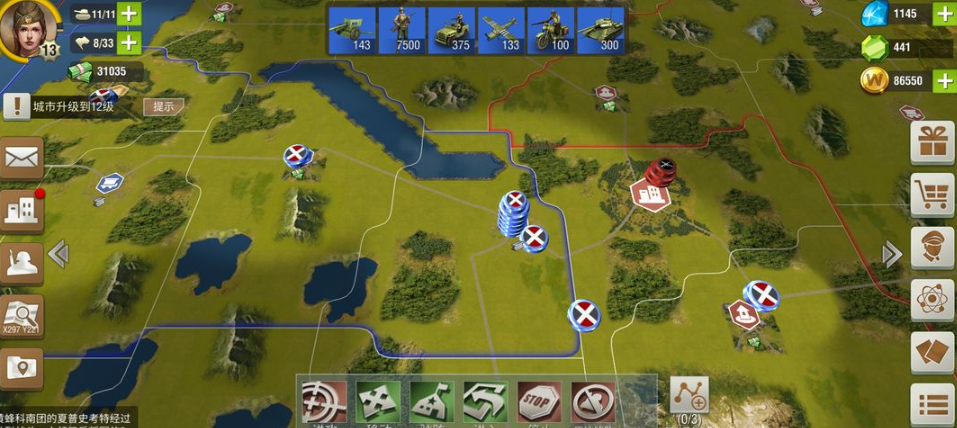Open the city buildings menu
This screenshot has height=428, width=957.
click(21, 209)
